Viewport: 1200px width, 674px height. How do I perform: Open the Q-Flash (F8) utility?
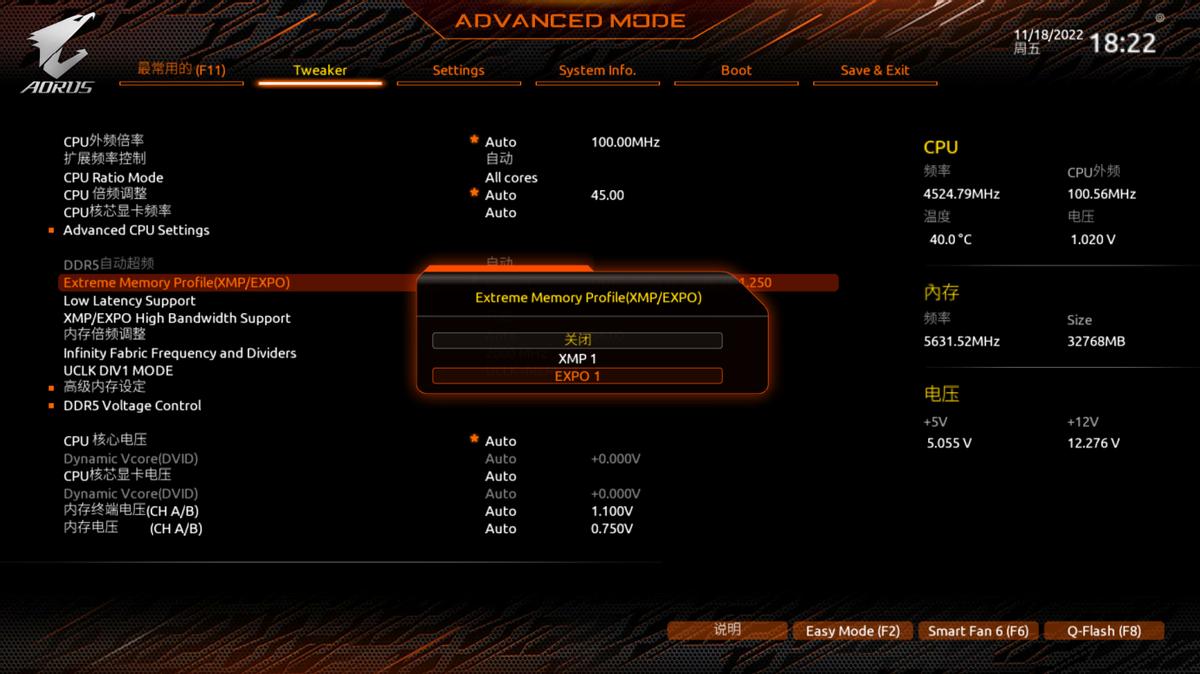[1103, 631]
